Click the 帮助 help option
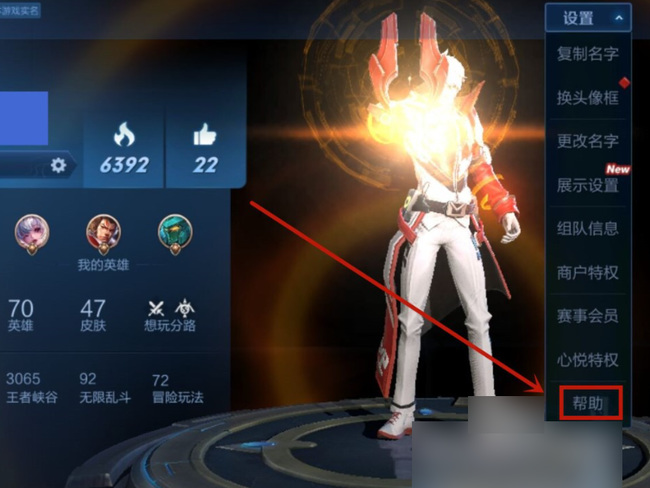Image resolution: width=650 pixels, height=488 pixels. click(590, 402)
